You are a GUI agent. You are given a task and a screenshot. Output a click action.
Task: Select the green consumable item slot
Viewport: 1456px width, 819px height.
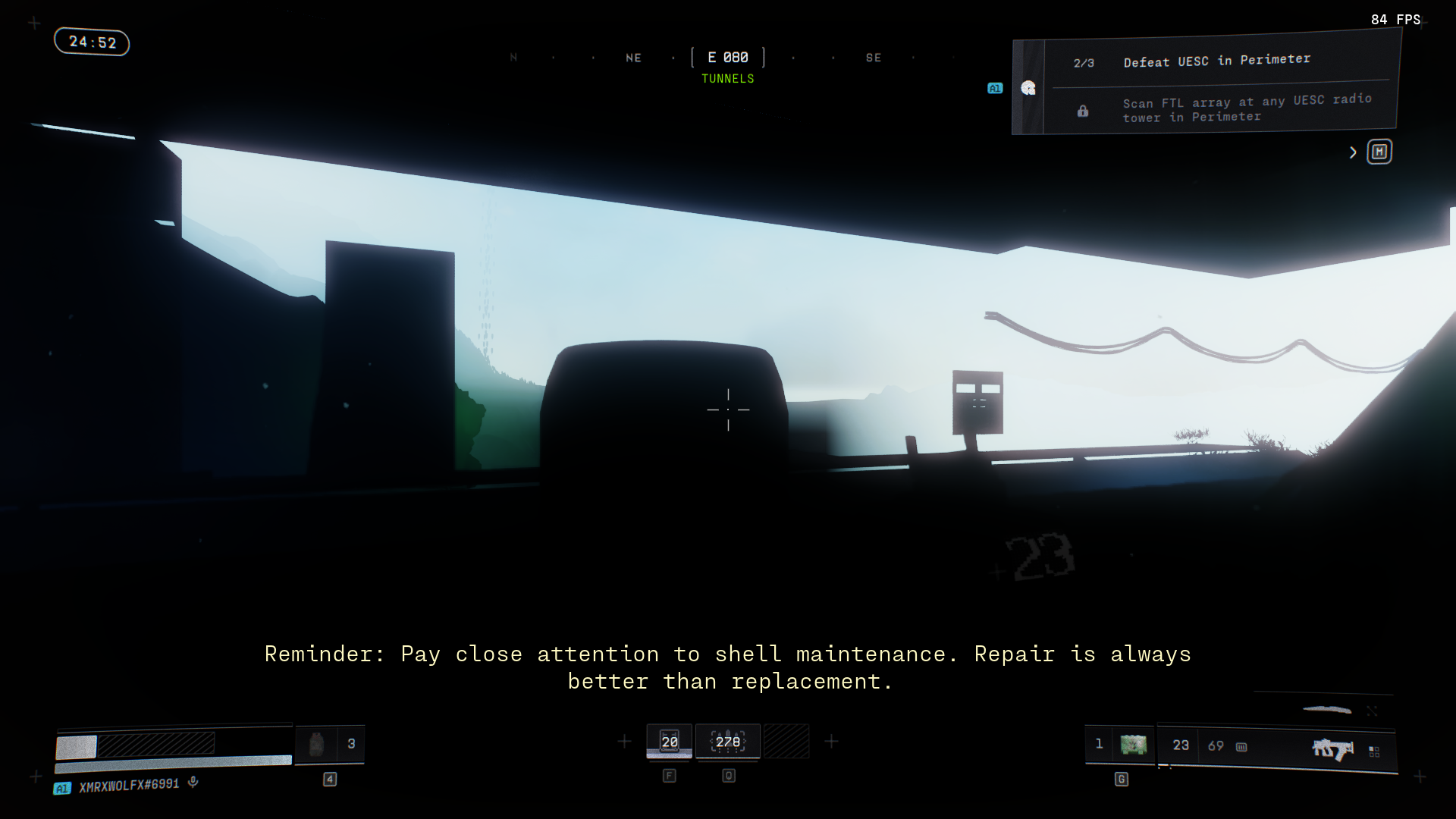coord(1133,745)
